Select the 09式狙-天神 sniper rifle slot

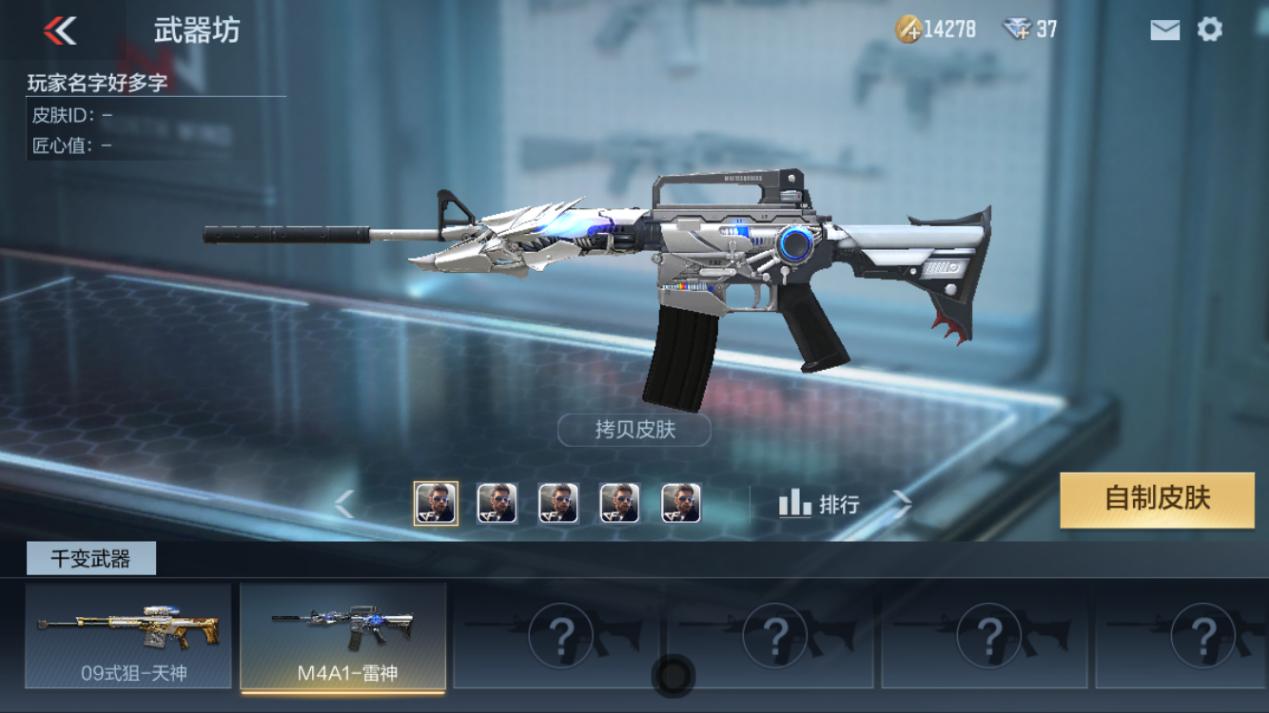pos(128,636)
